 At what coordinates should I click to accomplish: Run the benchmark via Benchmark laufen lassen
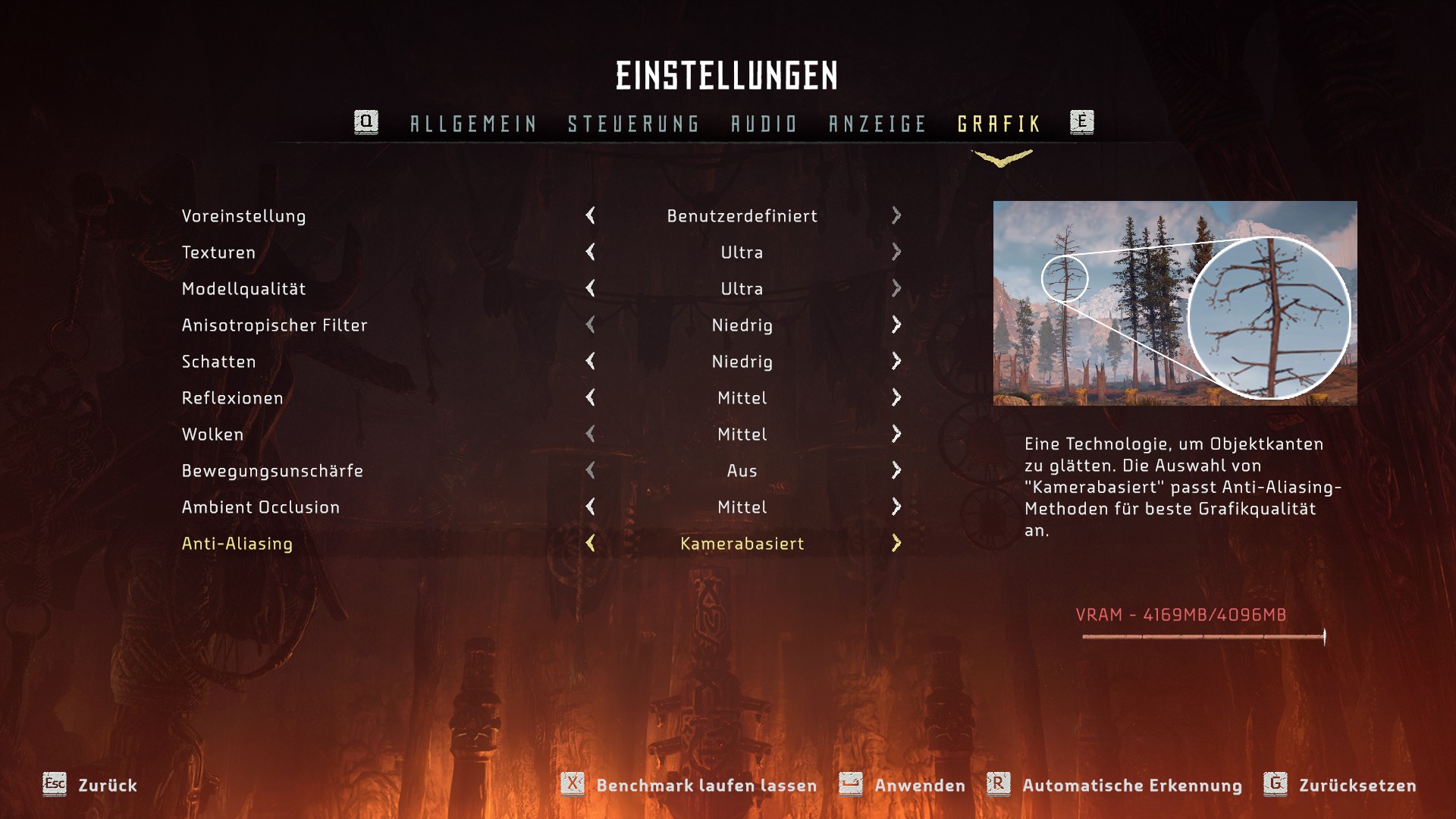pos(705,786)
